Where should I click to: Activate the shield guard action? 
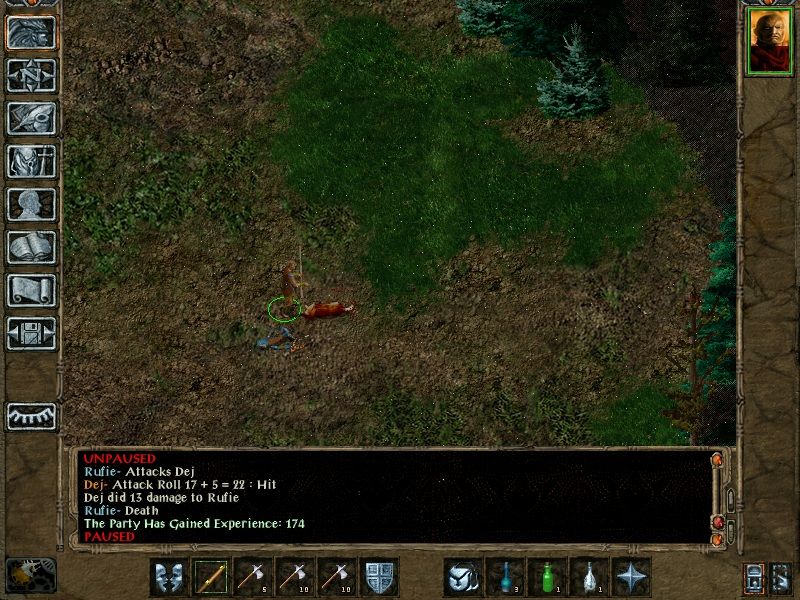[x=380, y=577]
